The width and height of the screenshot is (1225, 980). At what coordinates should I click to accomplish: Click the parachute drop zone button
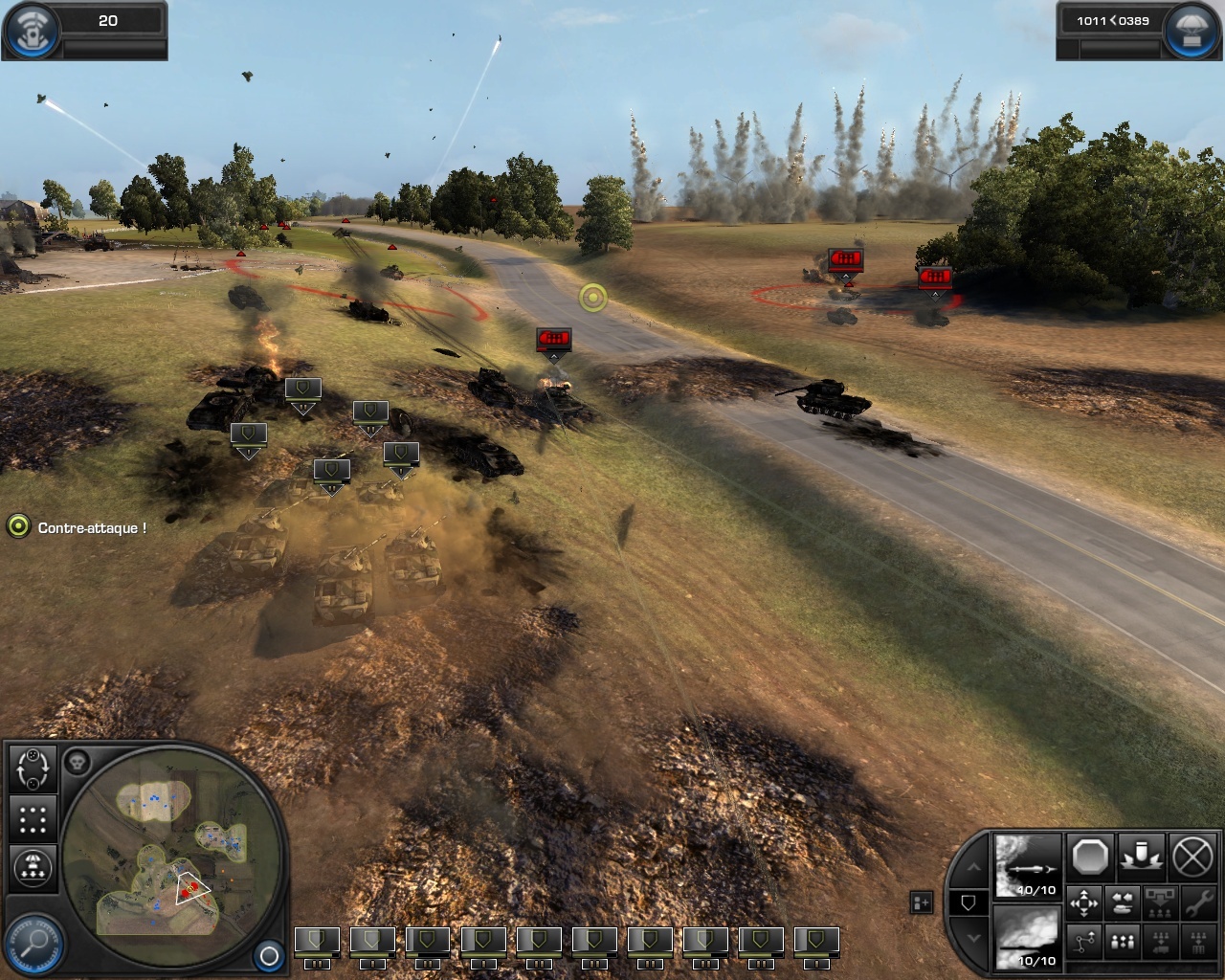[33, 868]
